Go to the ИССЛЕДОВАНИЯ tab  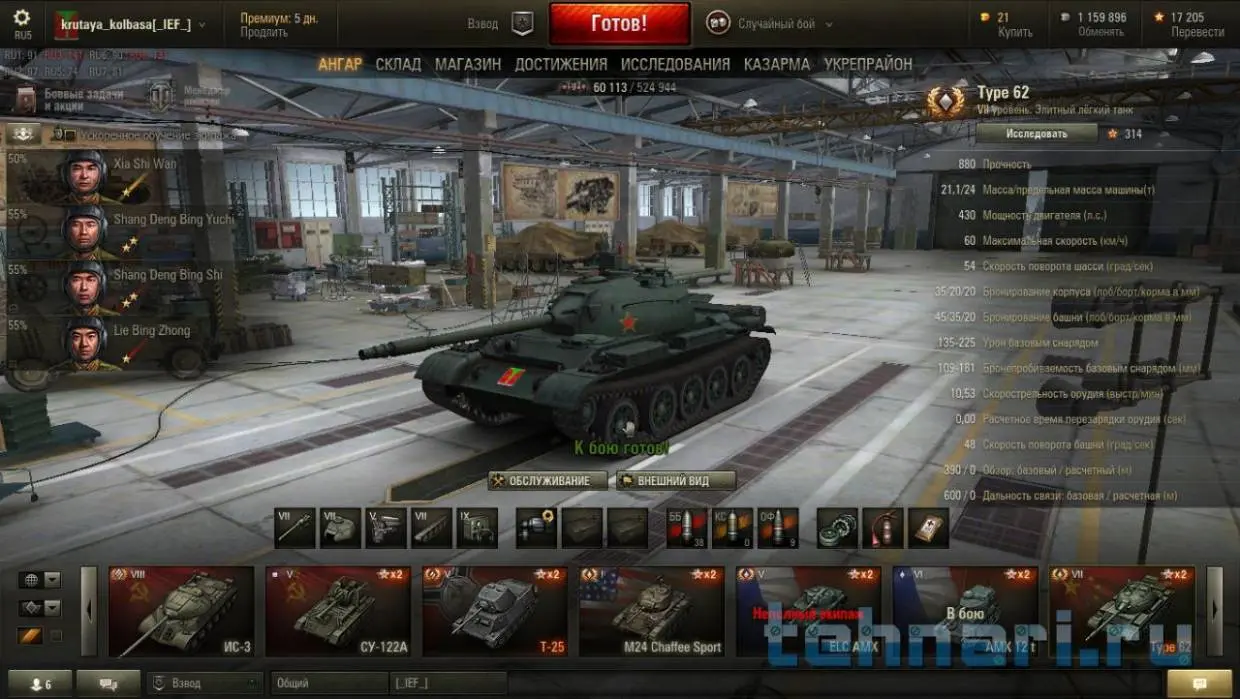[x=675, y=64]
